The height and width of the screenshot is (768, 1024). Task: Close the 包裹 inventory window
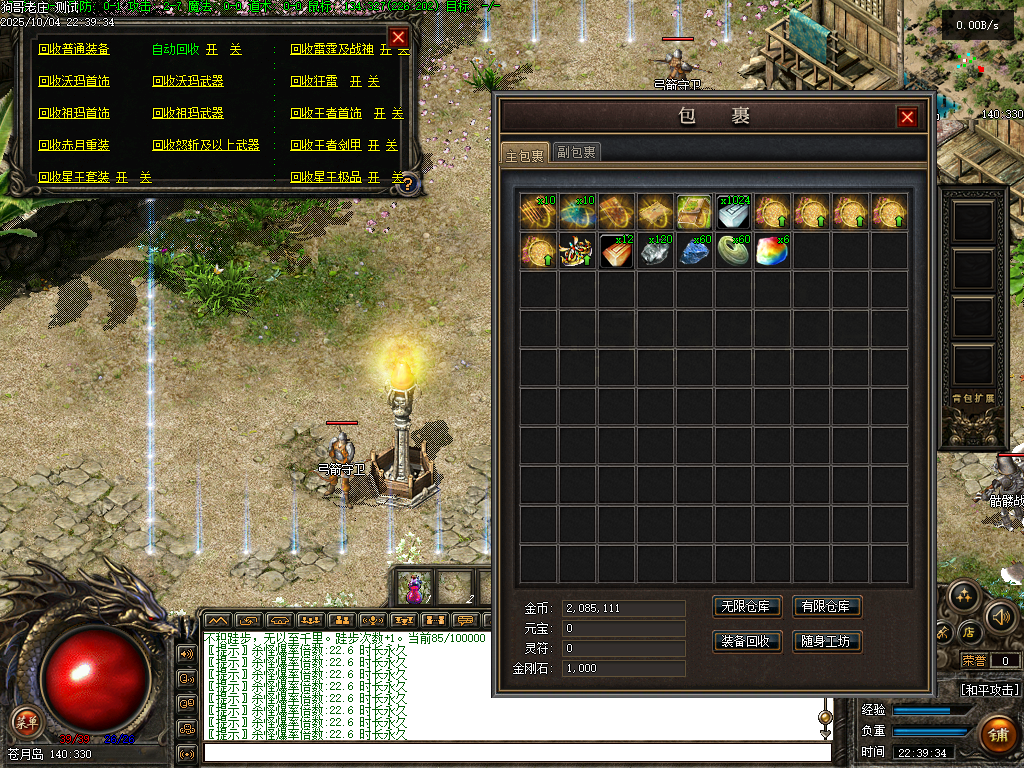(907, 117)
